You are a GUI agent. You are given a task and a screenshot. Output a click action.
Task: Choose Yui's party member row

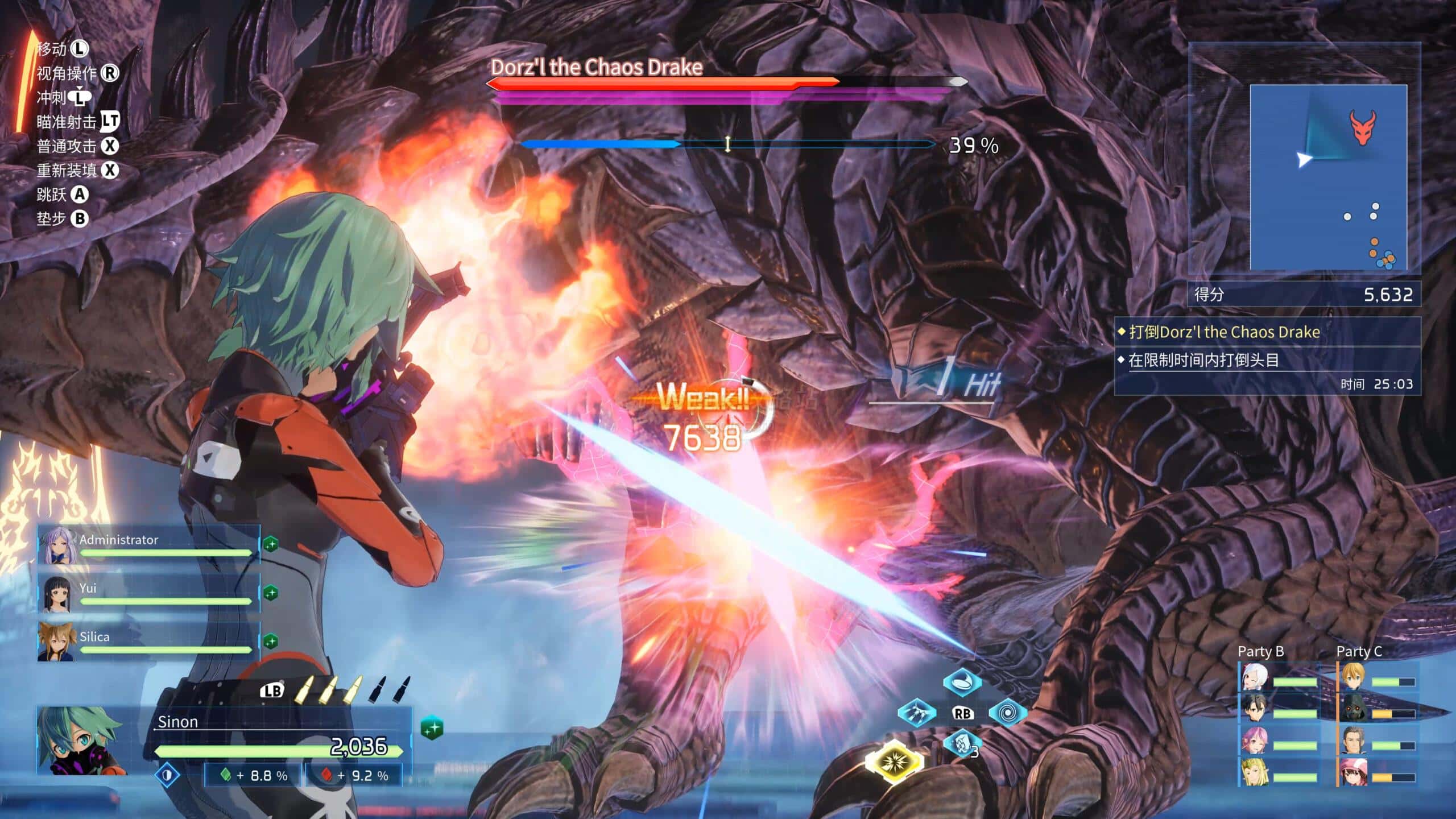149,593
